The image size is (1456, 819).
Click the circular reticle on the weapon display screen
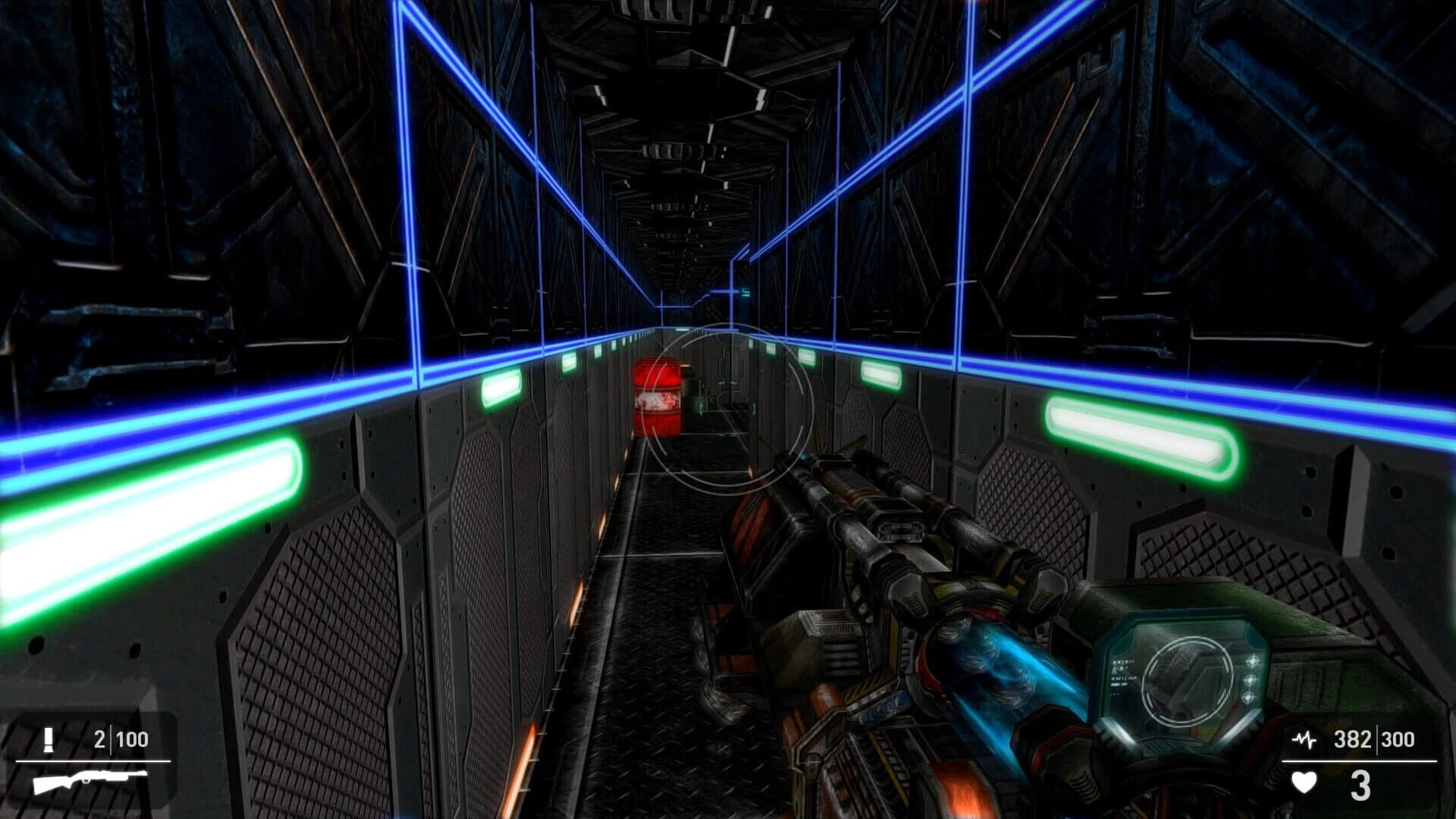(x=1185, y=680)
